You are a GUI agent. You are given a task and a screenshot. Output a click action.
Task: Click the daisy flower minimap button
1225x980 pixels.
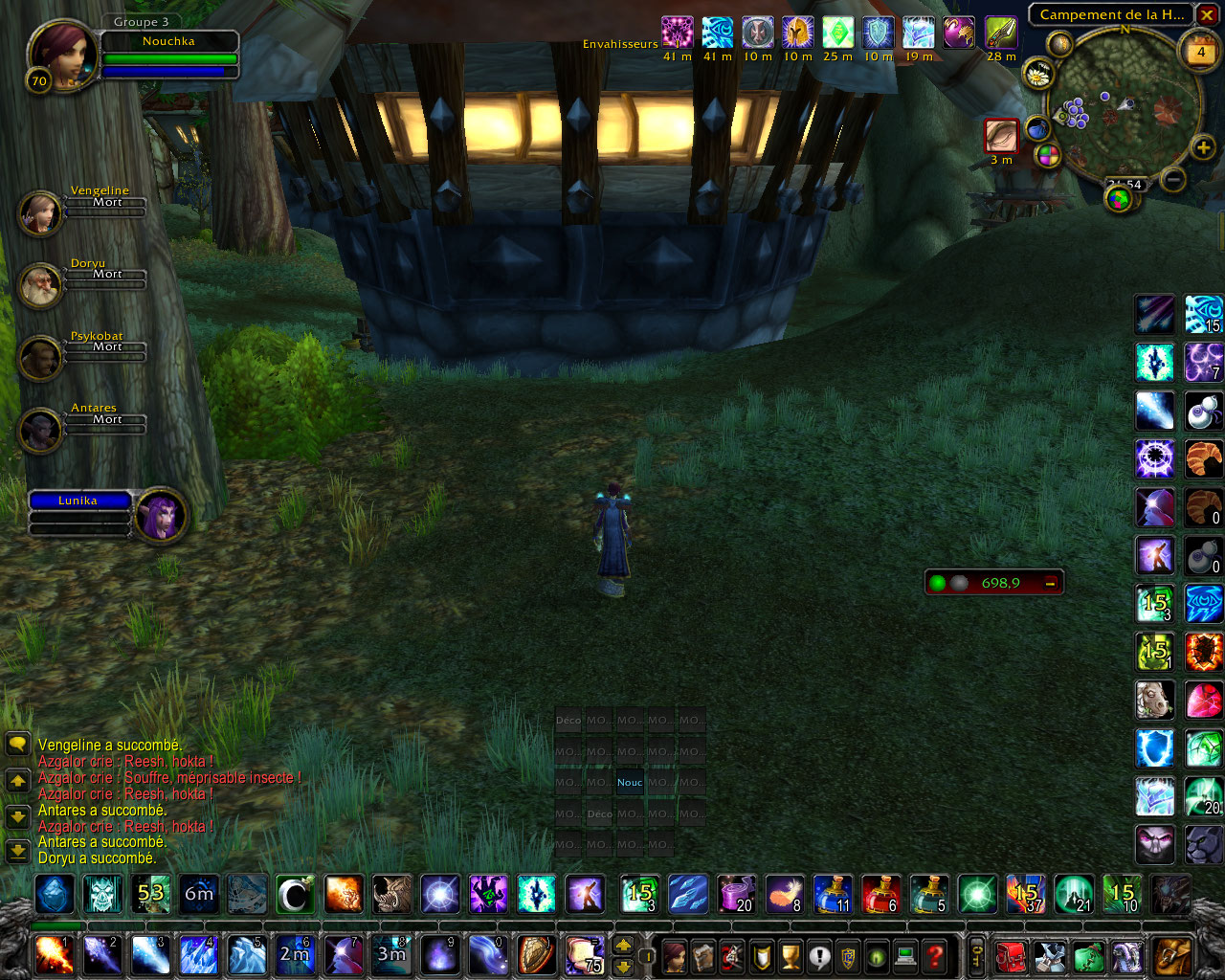click(x=1037, y=74)
